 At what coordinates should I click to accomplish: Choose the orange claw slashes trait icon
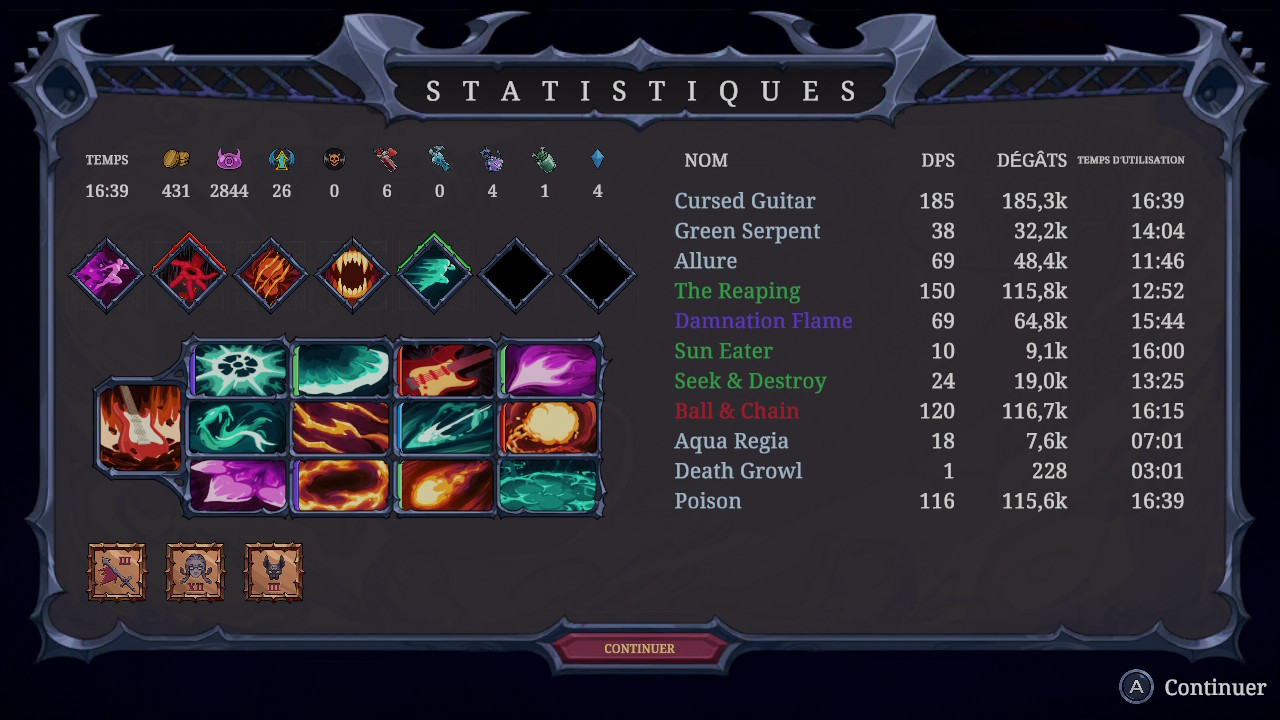tap(269, 275)
